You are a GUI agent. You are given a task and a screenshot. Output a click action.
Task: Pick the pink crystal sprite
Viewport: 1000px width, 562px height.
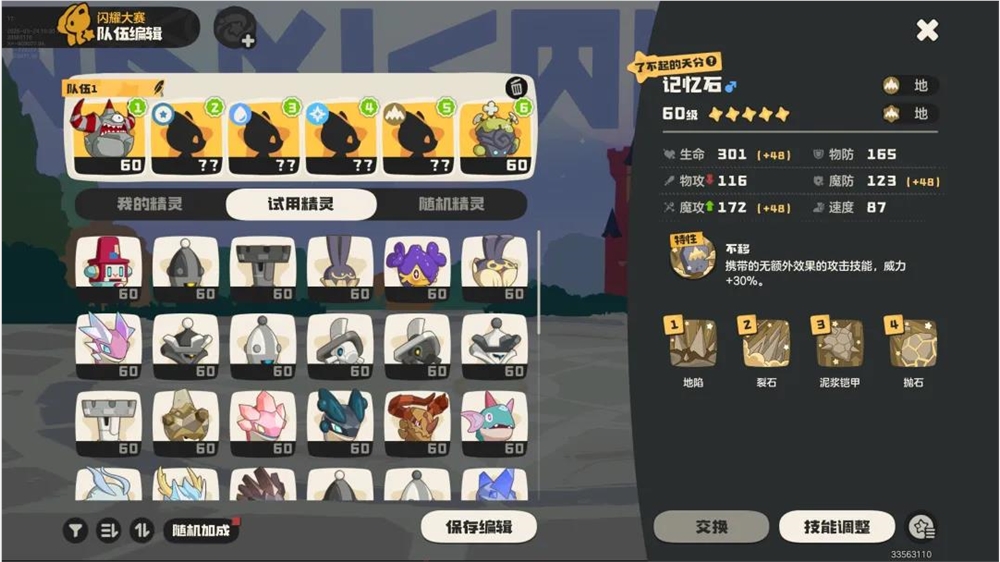pos(260,420)
